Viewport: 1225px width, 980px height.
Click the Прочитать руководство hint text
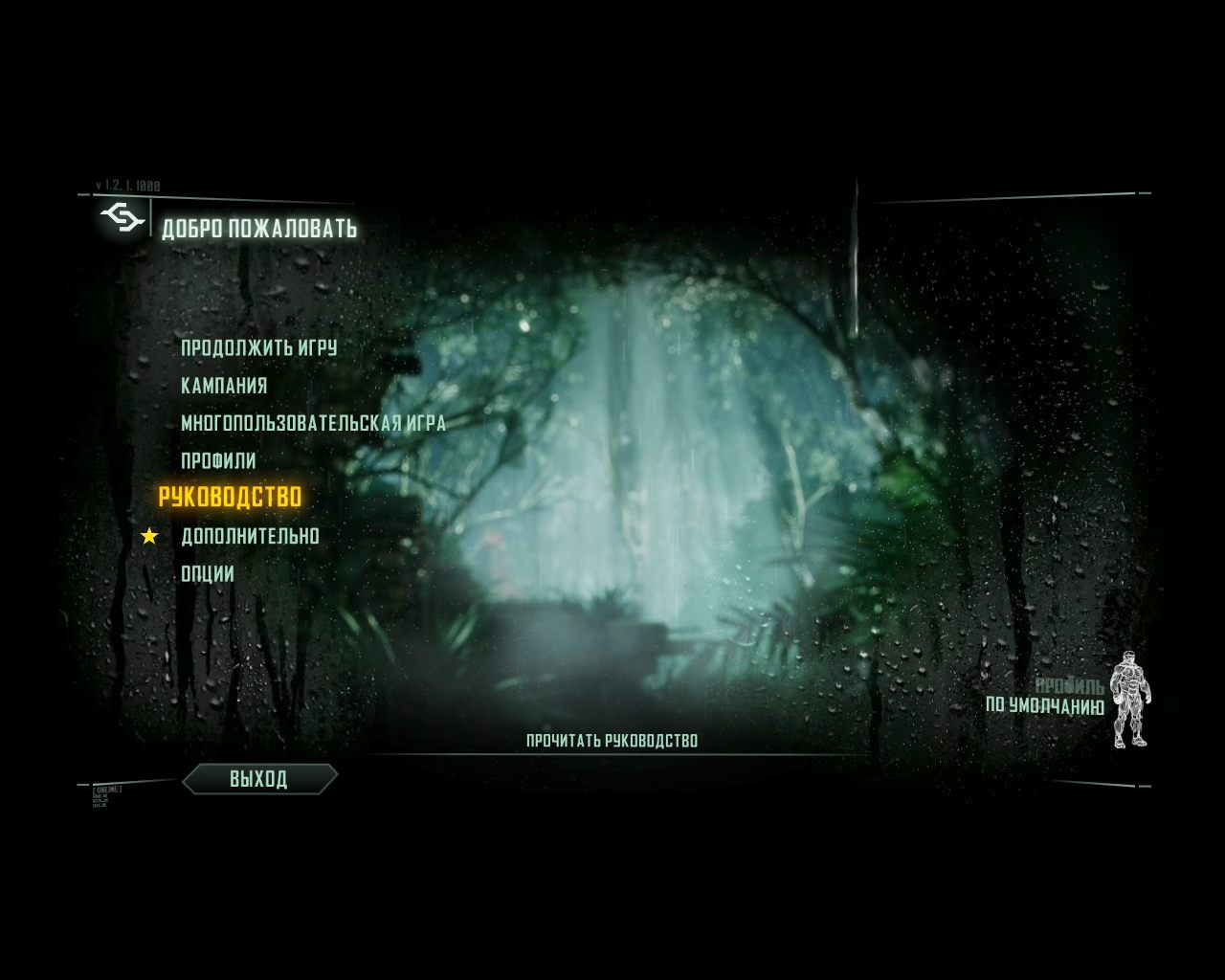(612, 739)
